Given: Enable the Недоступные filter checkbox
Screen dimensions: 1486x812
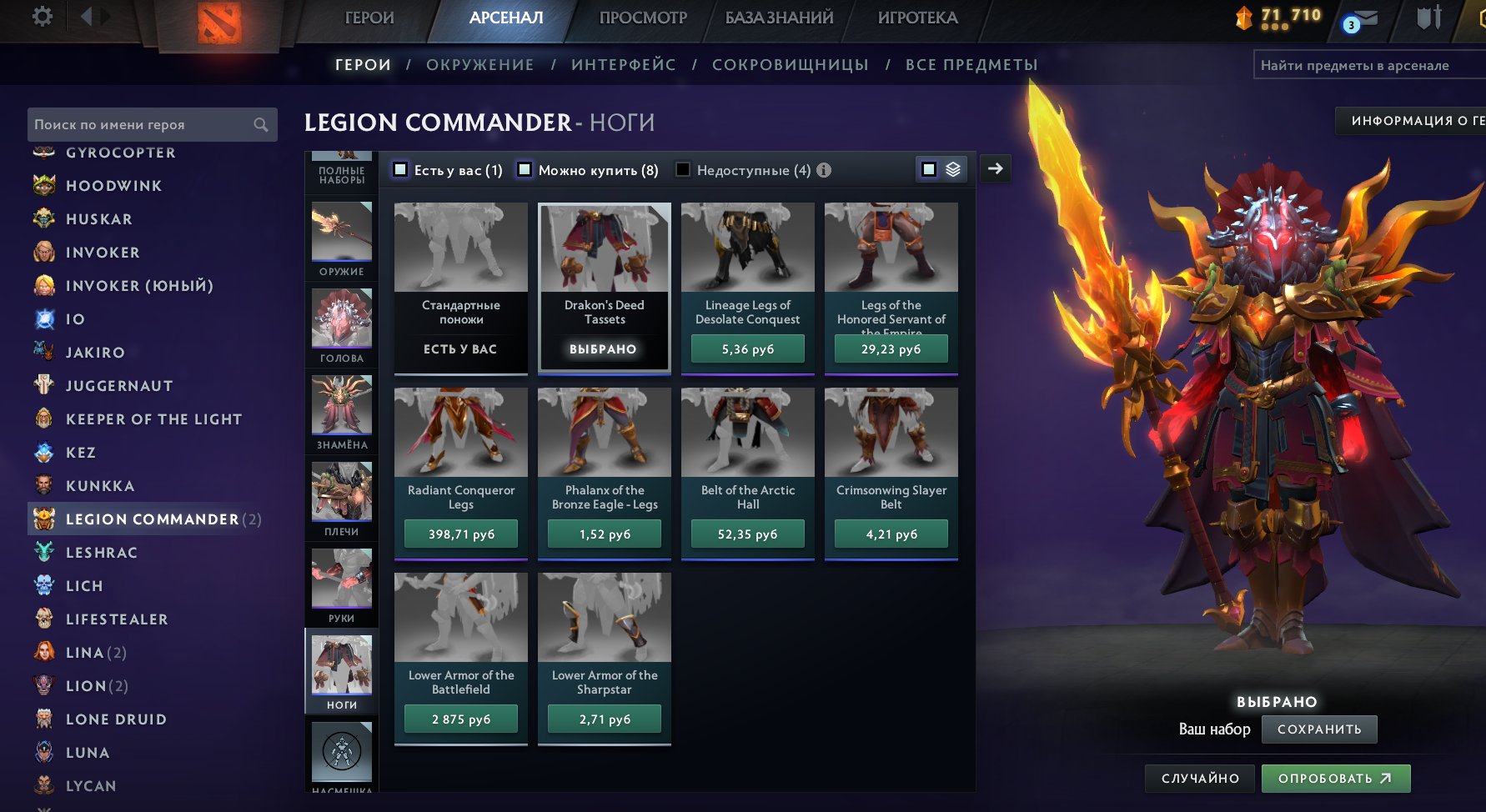Looking at the screenshot, I should point(683,170).
